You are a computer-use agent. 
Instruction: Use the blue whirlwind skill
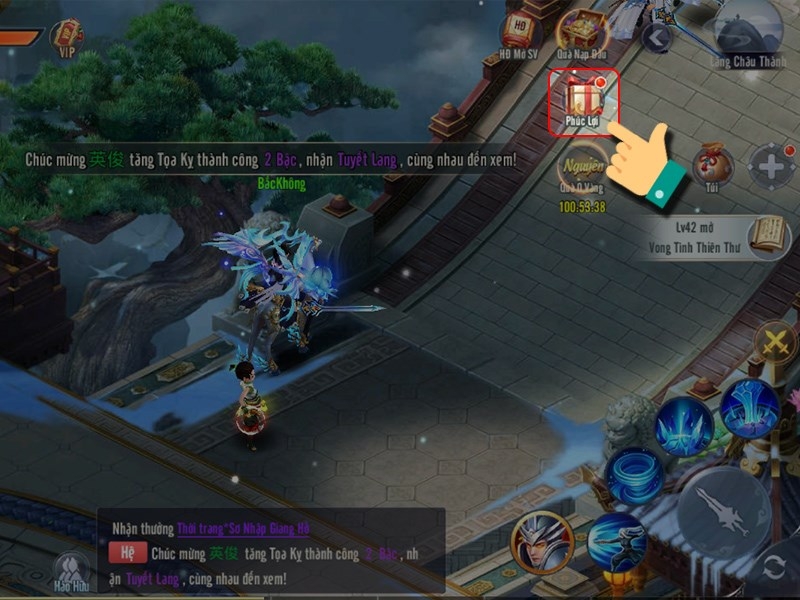click(x=635, y=476)
